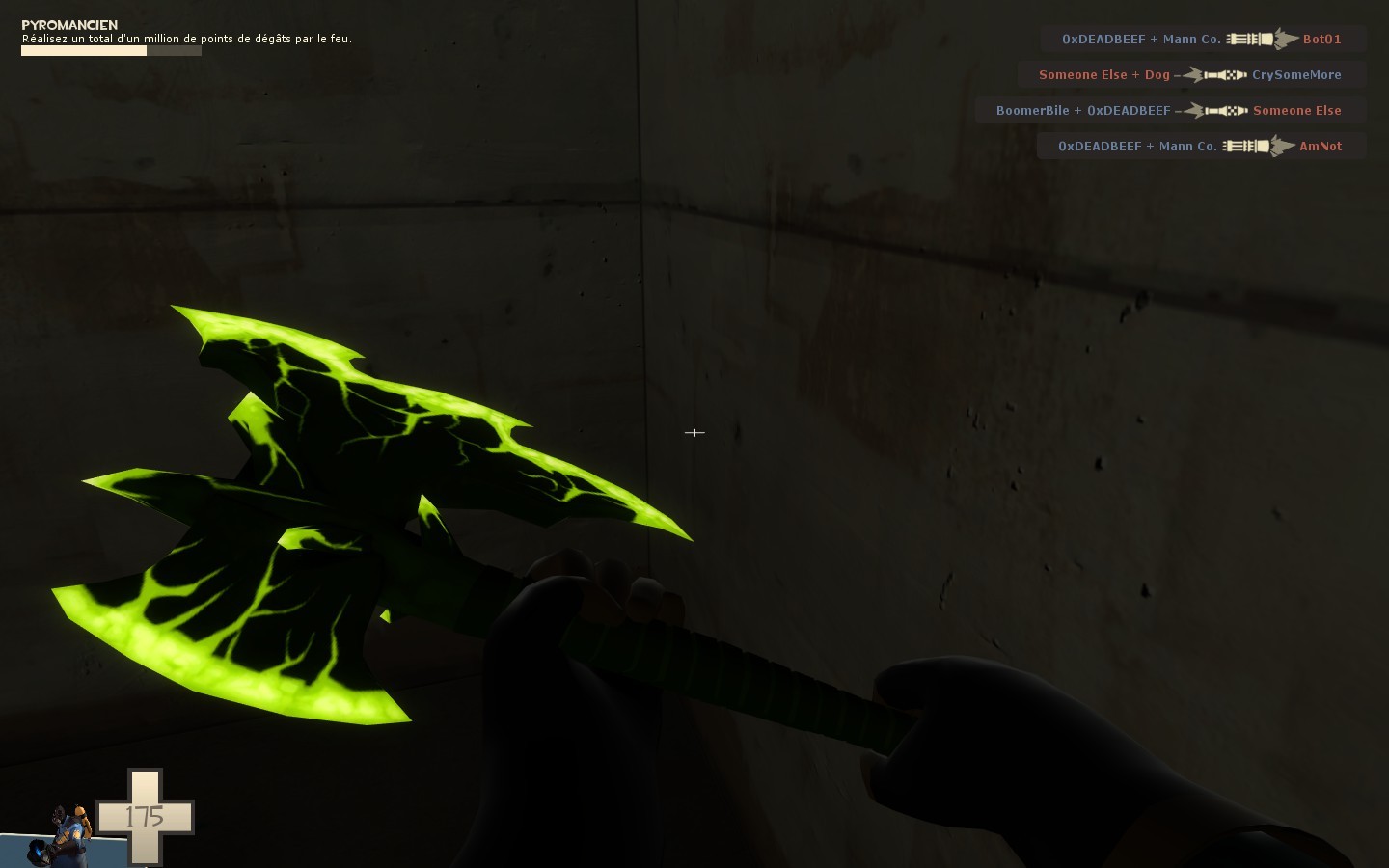Click the CrySomeMore player name
This screenshot has height=868, width=1389.
(x=1296, y=74)
